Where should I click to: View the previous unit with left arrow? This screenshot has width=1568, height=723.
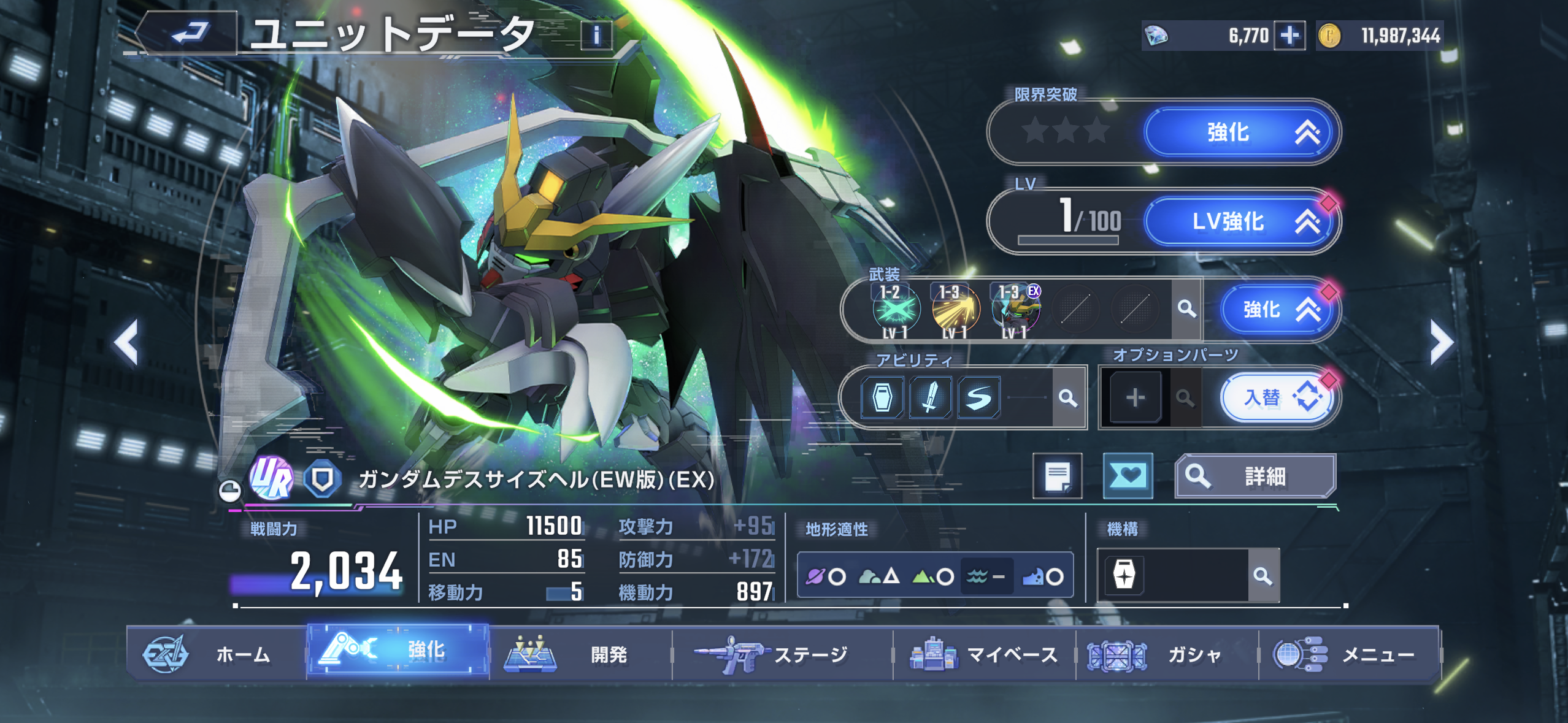pos(126,342)
